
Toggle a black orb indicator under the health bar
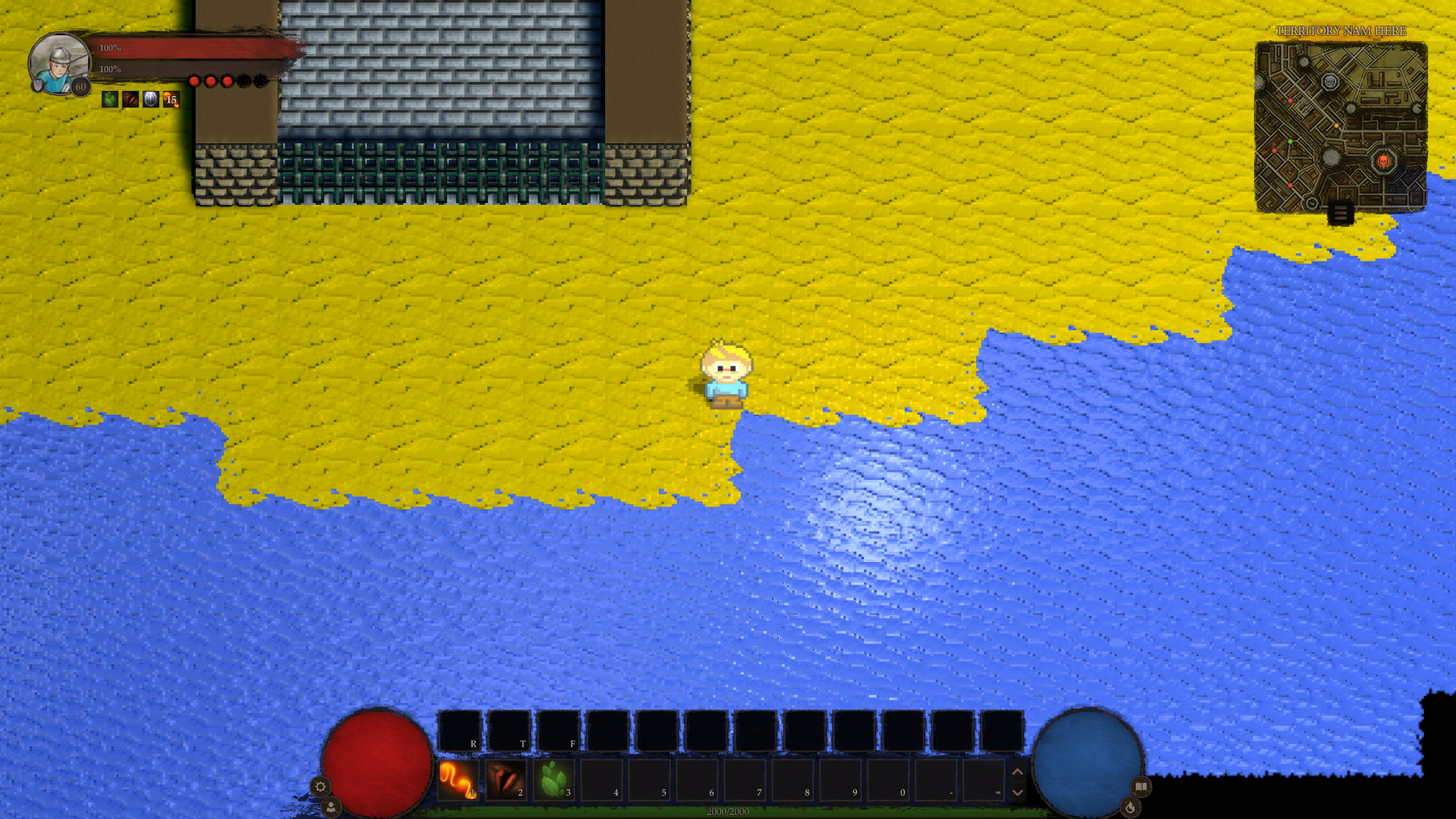coord(244,81)
